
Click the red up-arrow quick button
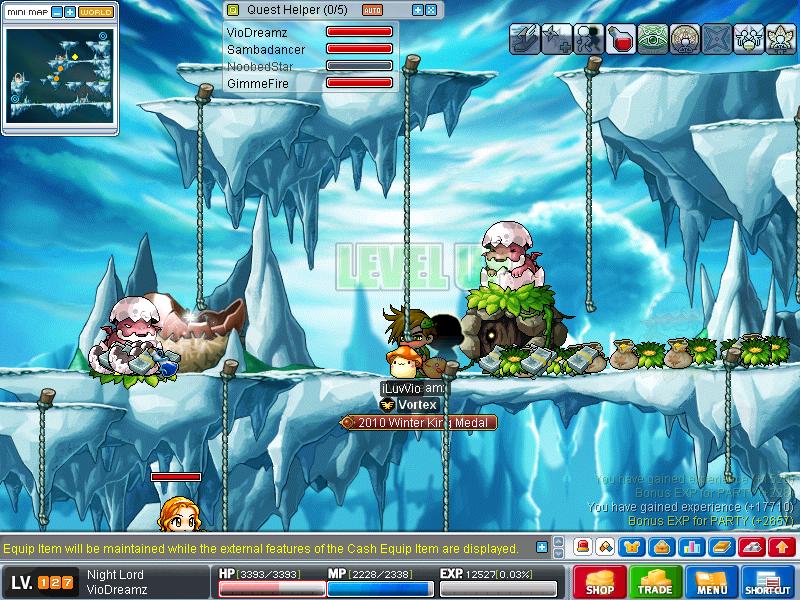point(781,547)
